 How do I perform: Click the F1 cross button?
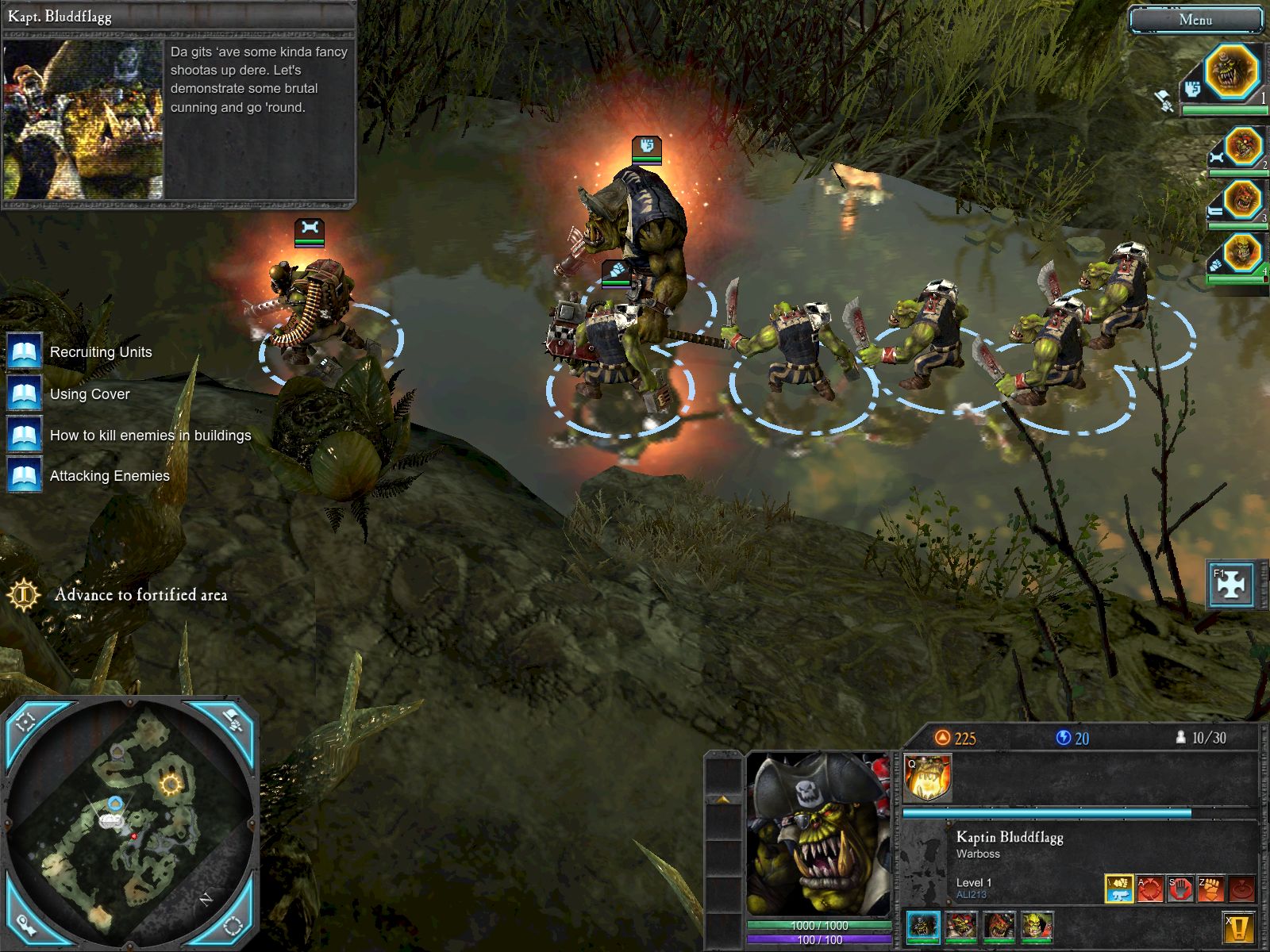(1230, 585)
